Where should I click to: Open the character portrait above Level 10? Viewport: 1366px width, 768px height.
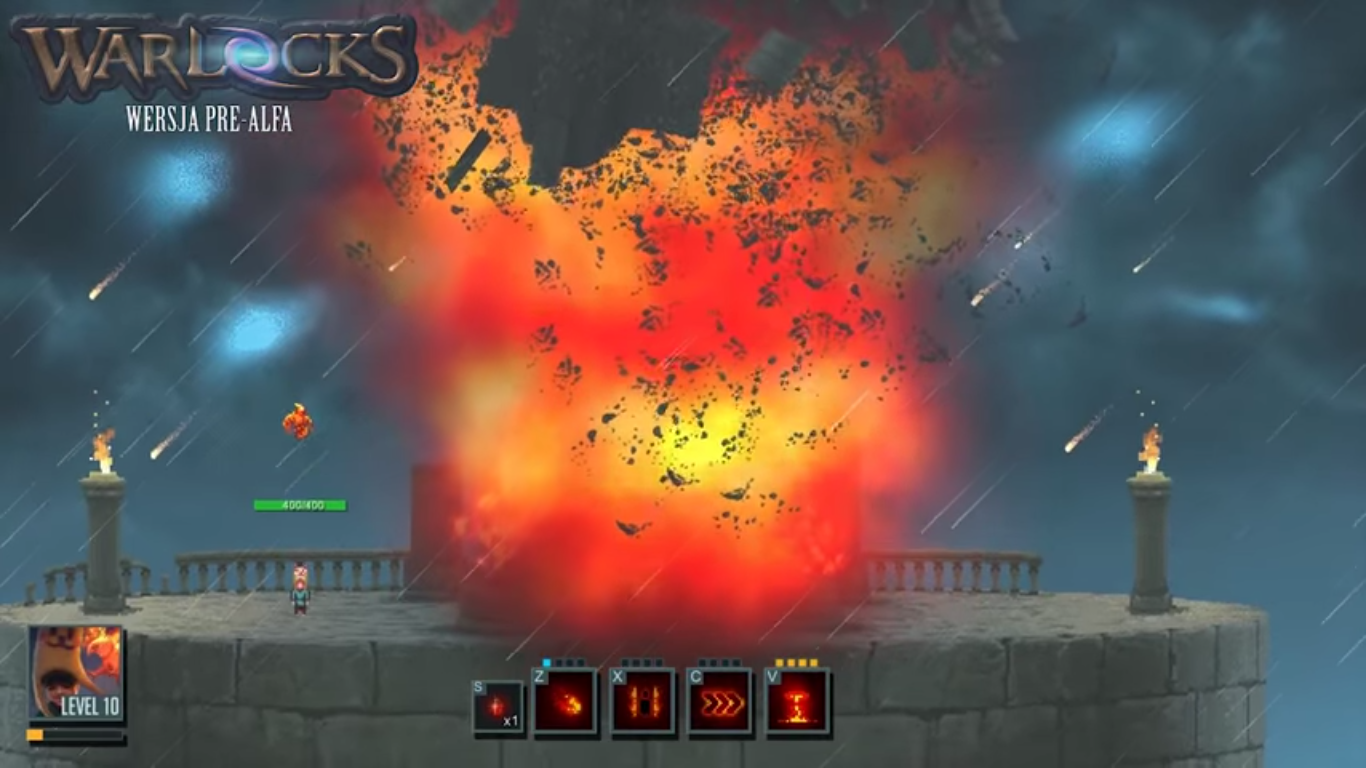pyautogui.click(x=73, y=670)
